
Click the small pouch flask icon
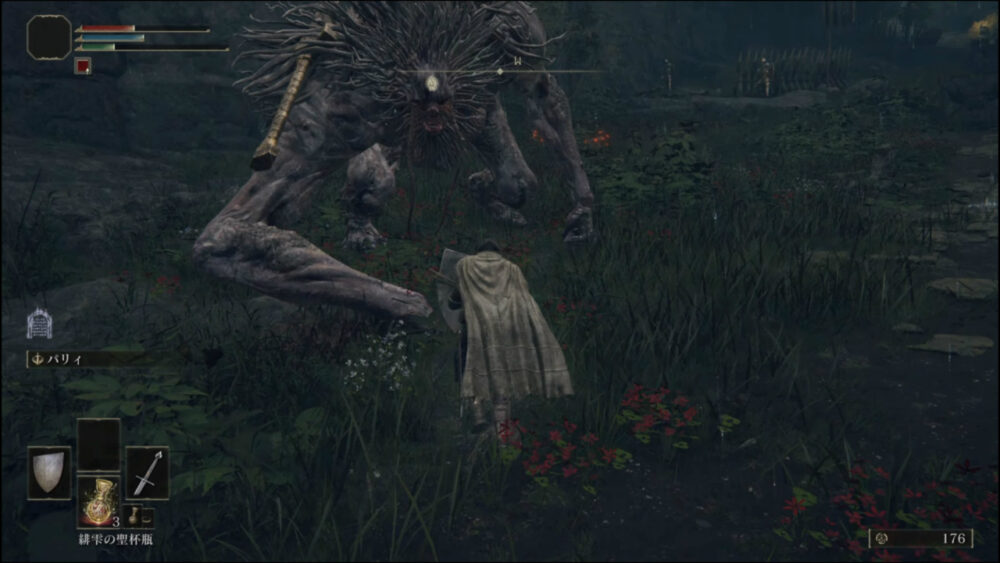coord(132,516)
